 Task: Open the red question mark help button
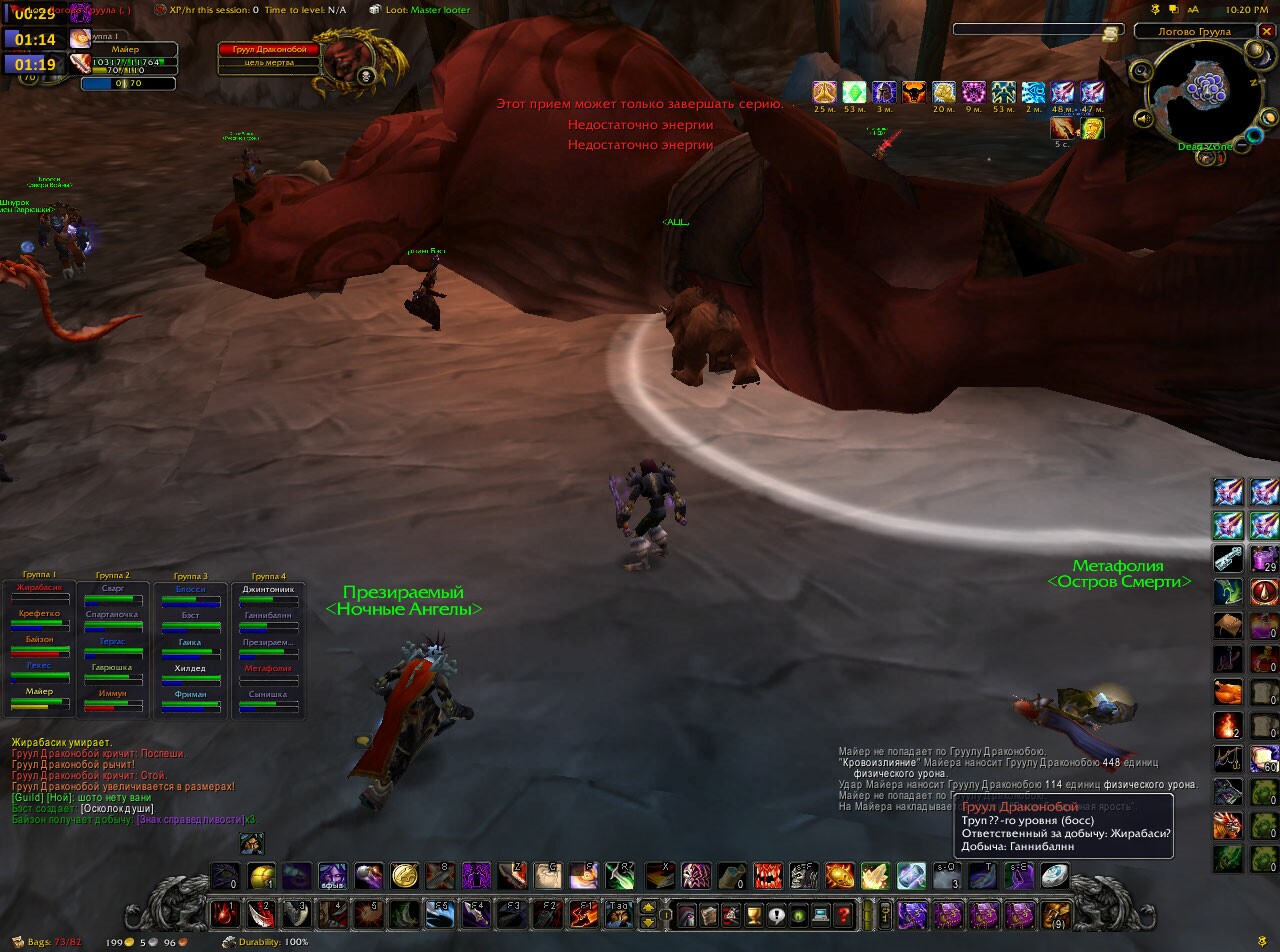coord(843,914)
